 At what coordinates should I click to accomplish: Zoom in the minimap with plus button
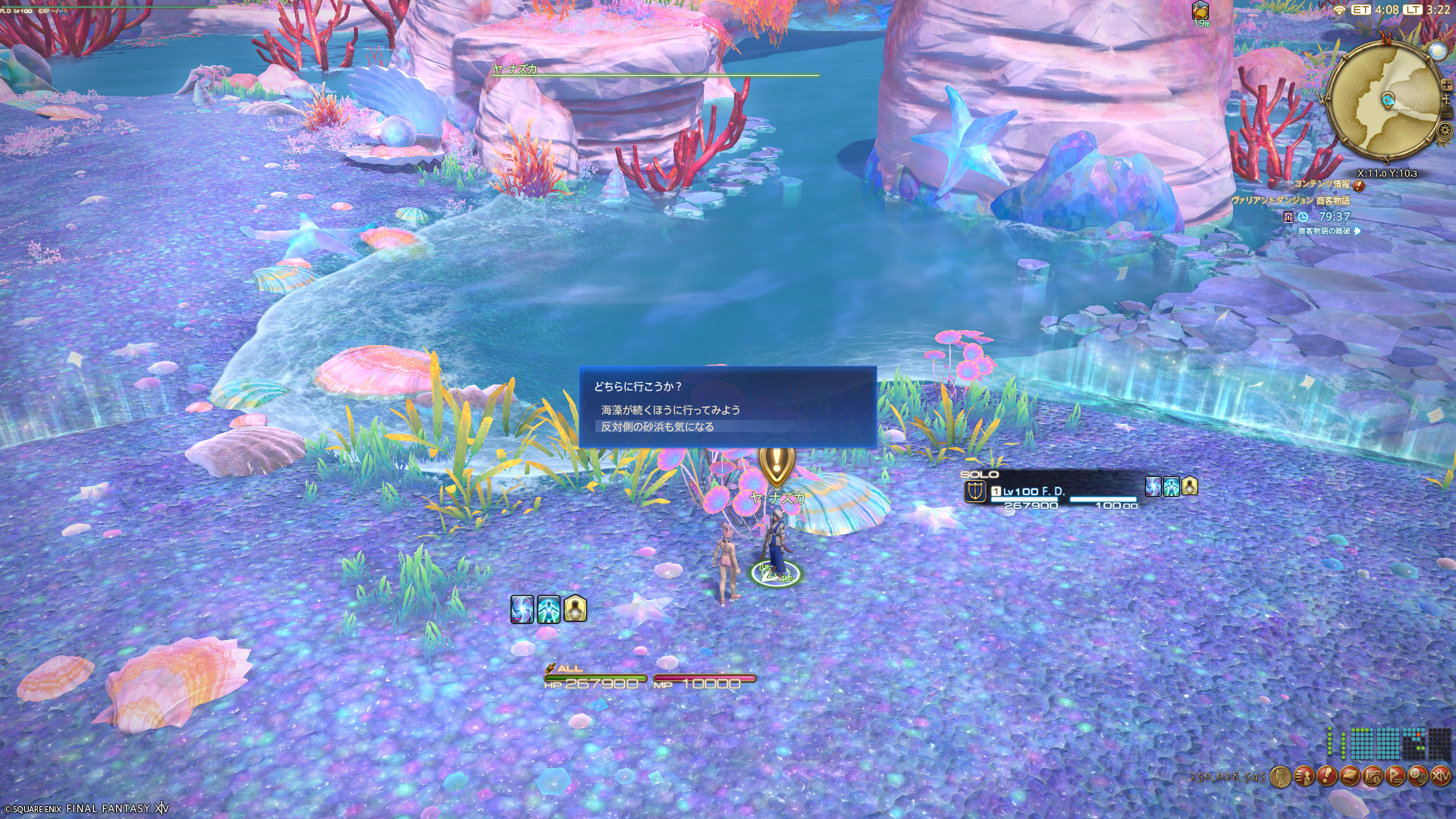[x=1446, y=85]
